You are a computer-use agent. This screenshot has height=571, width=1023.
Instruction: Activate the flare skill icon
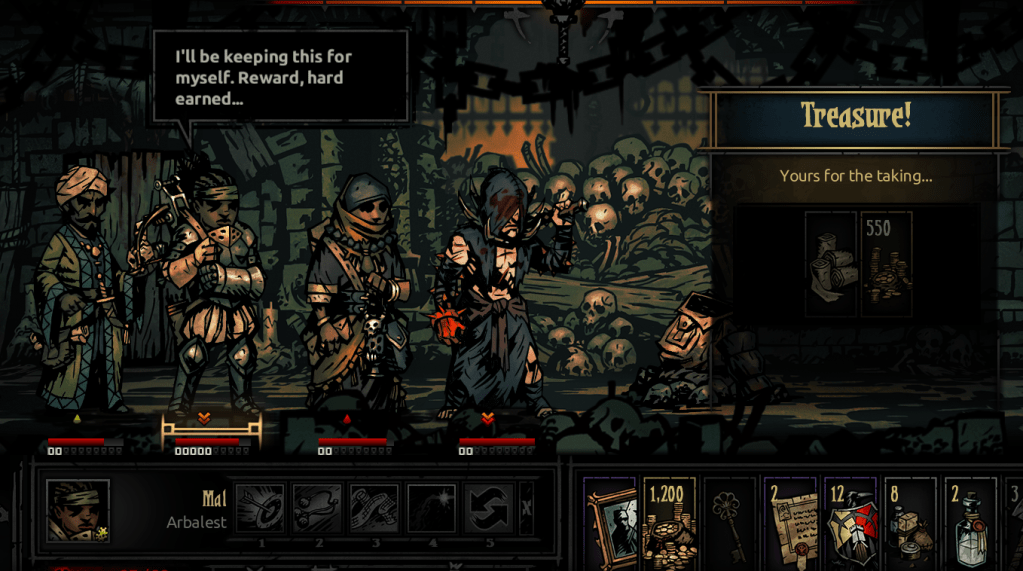[x=432, y=508]
